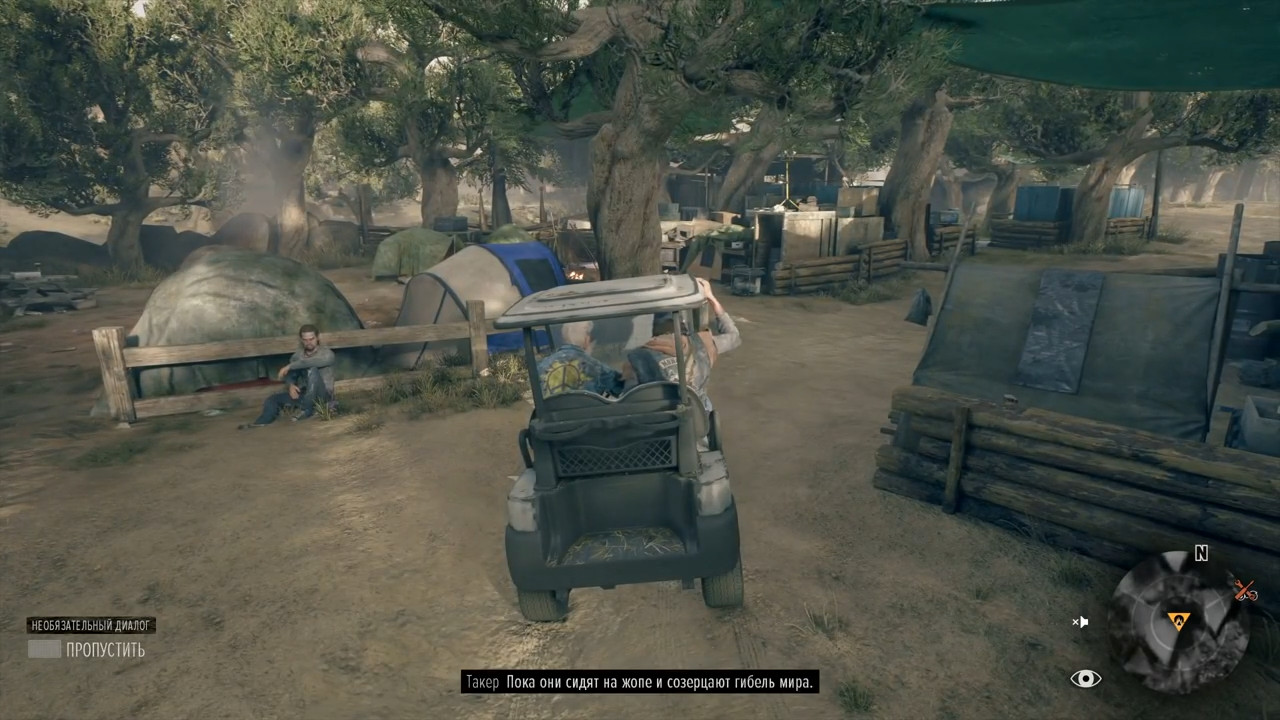Click the orange wrench mechanic icon
The height and width of the screenshot is (720, 1280).
coord(1245,590)
